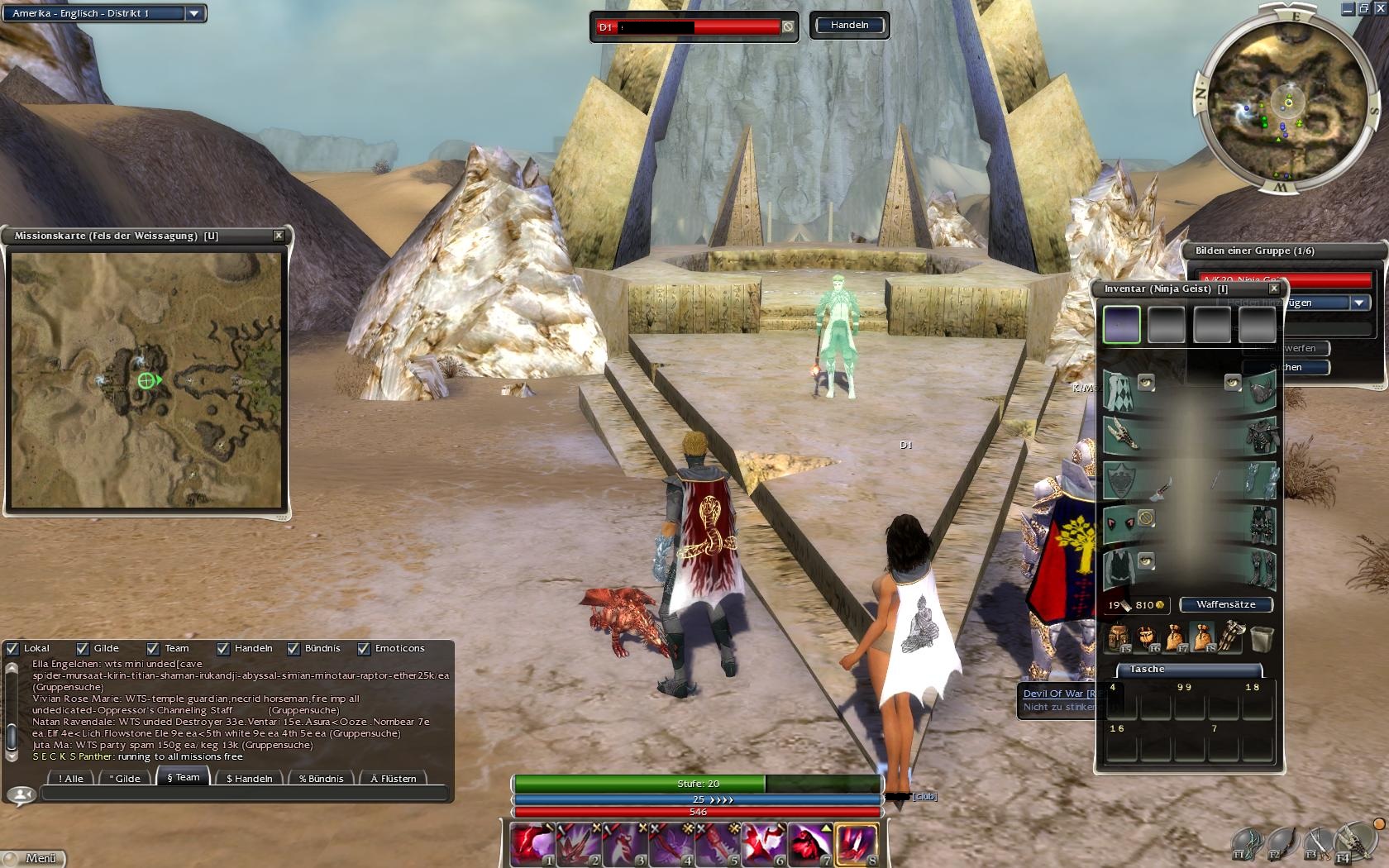Open the Waffensätze weapon sets

click(x=1225, y=604)
